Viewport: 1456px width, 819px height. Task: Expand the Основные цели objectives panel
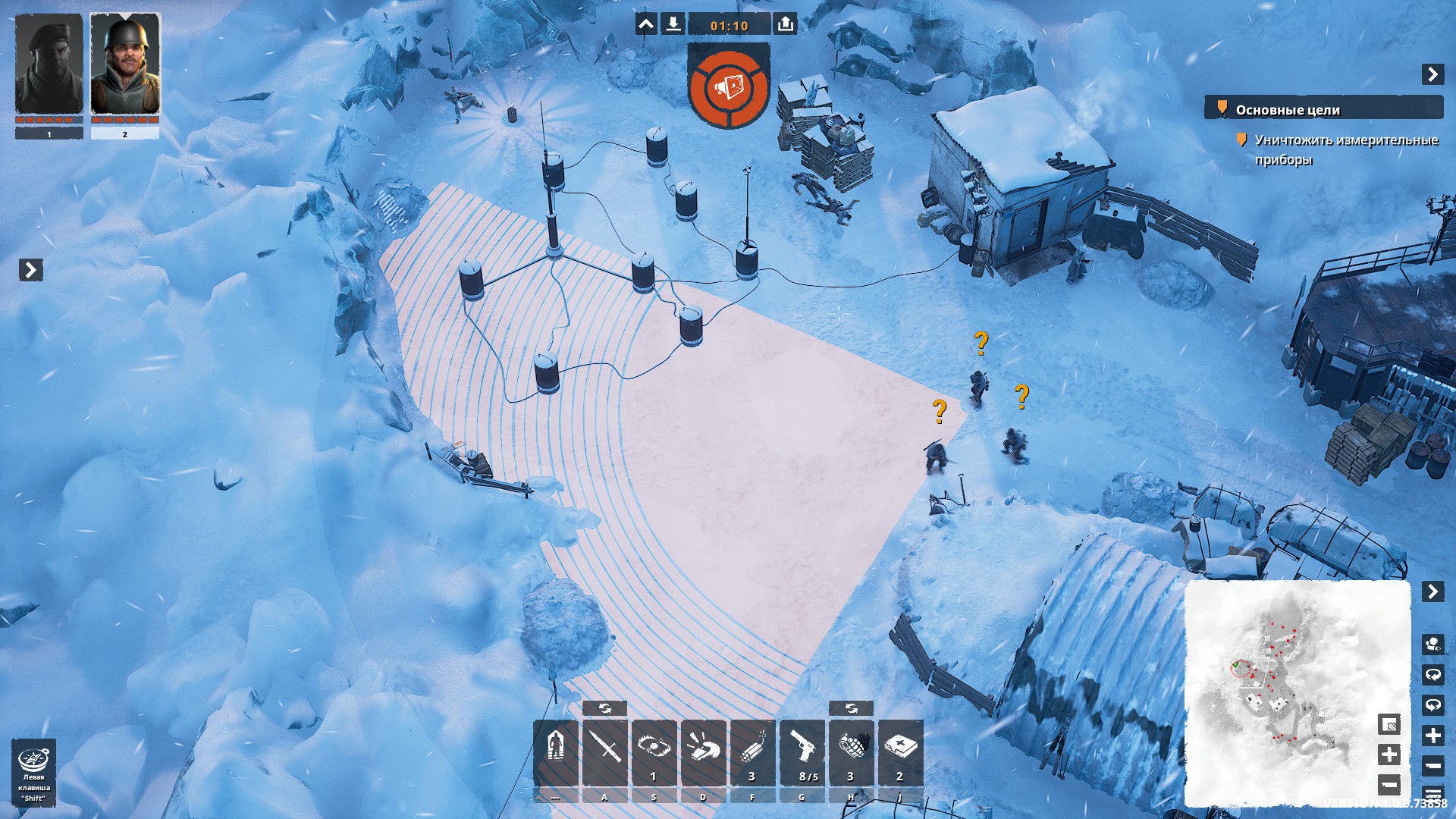(x=1432, y=74)
